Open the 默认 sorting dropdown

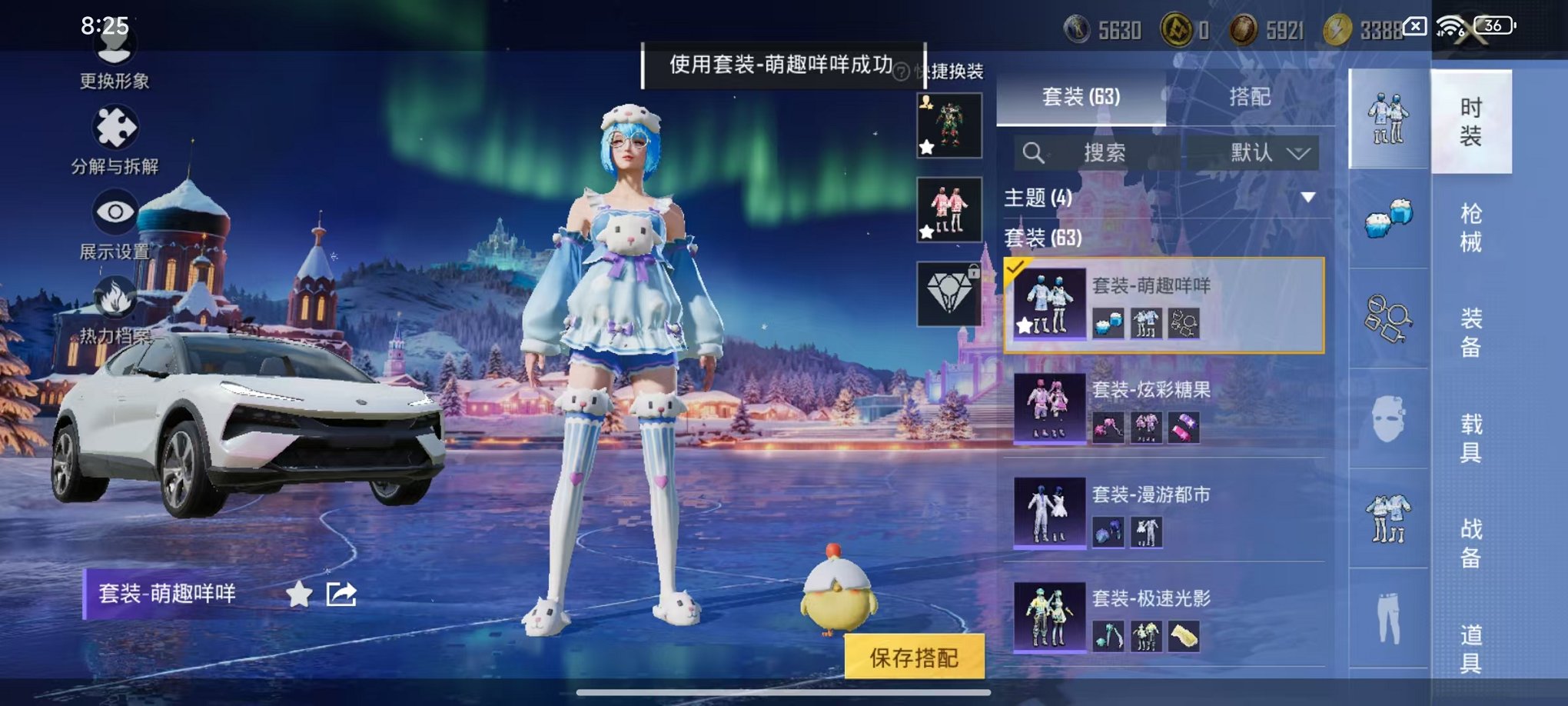[1263, 153]
